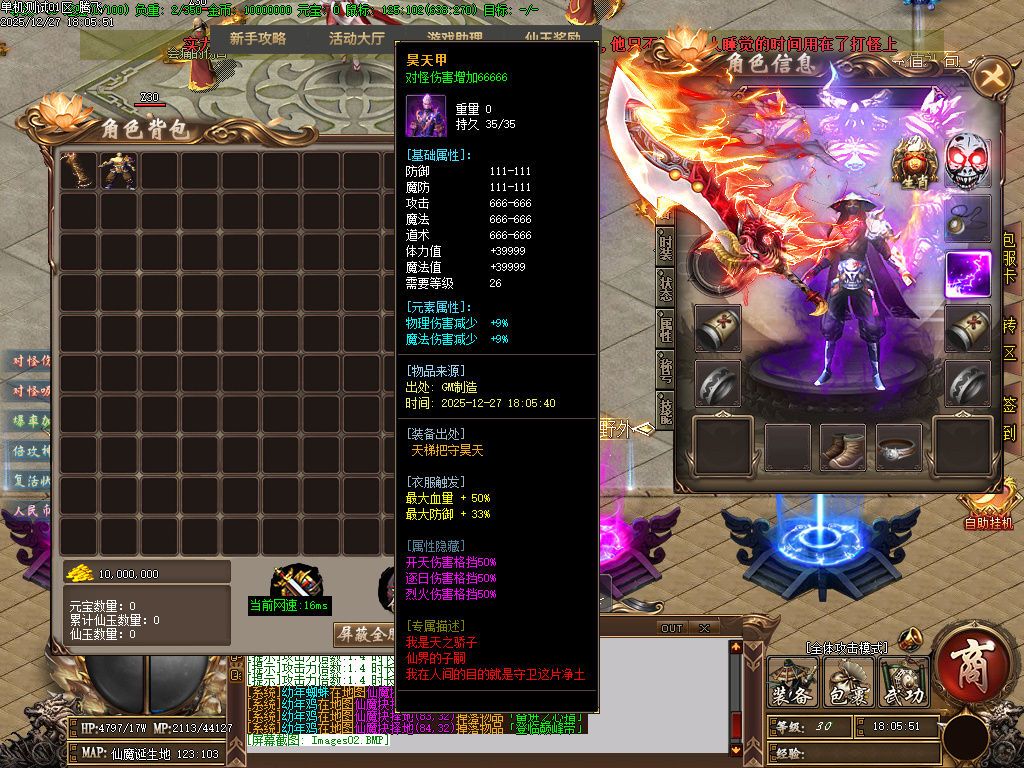Select the first backpack slot weapon item
This screenshot has width=1024, height=768.
(79, 170)
